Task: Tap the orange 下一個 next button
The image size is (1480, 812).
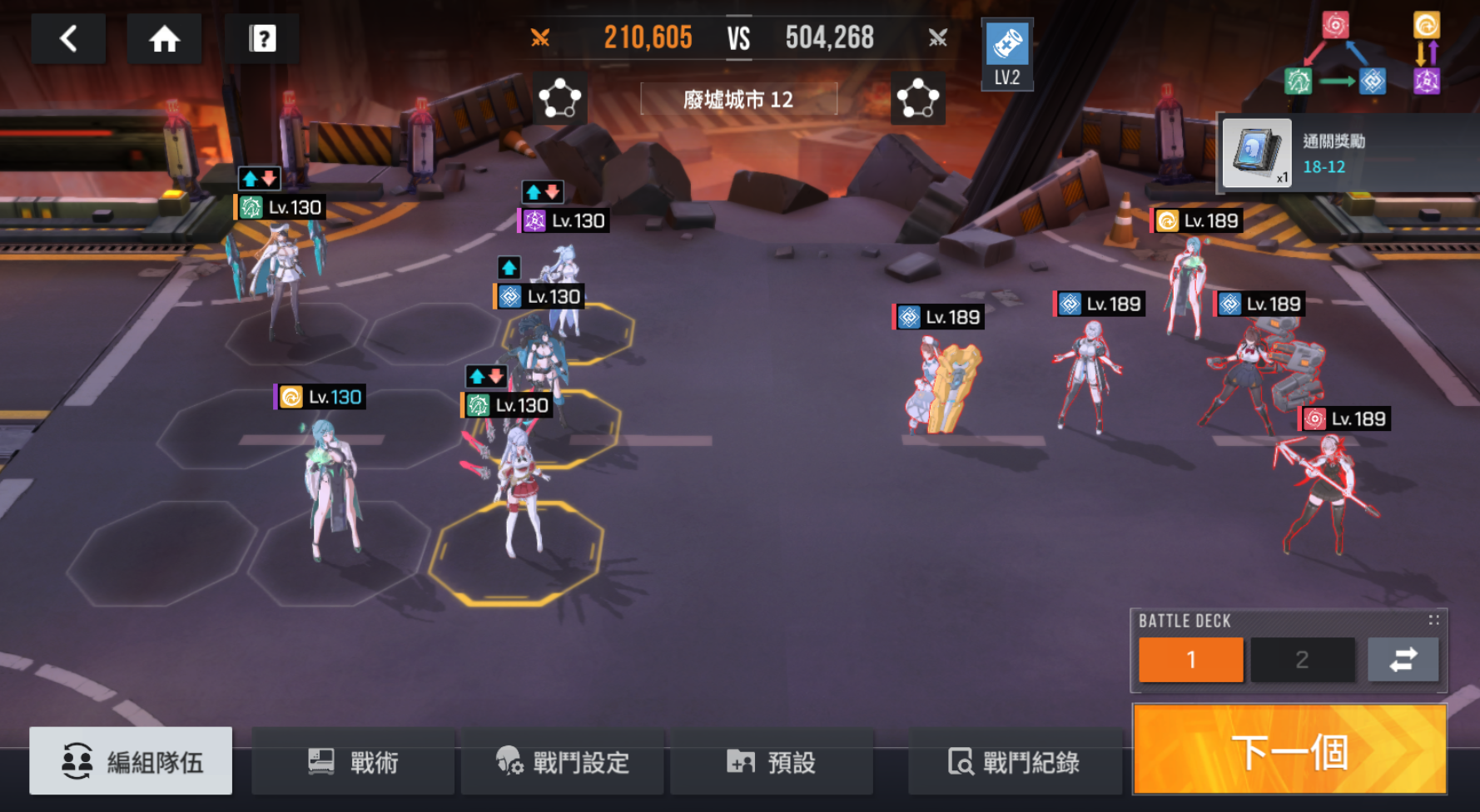Action: click(x=1289, y=750)
